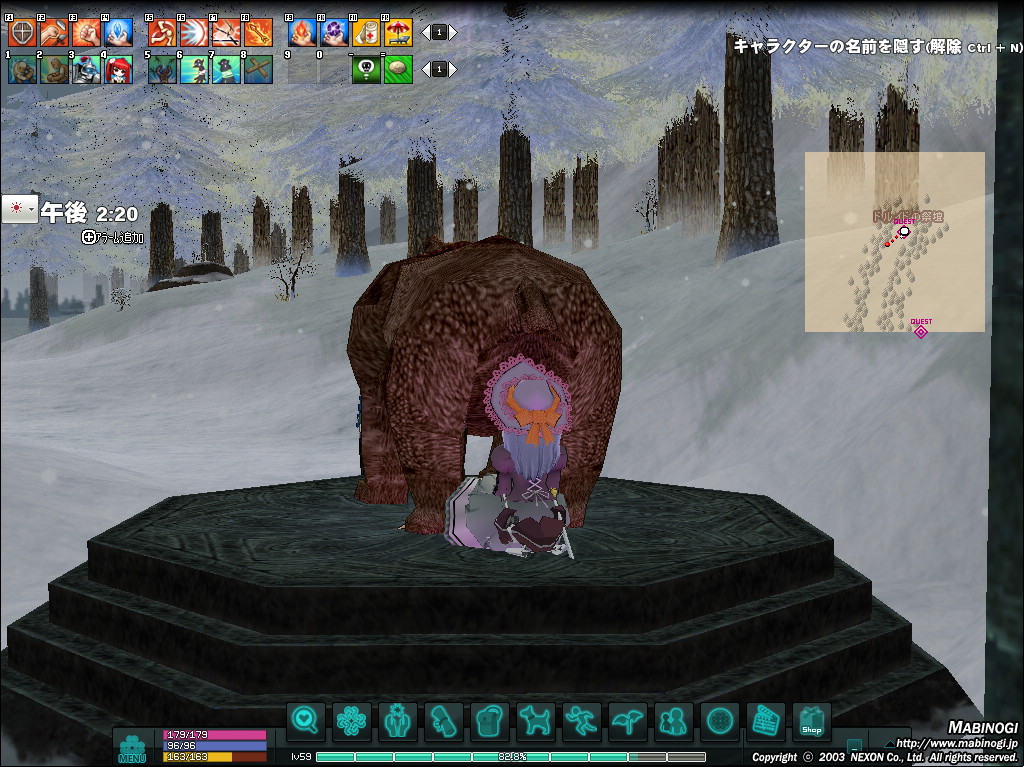This screenshot has width=1024, height=767.
Task: Activate the shield defense skill on F1
Action: [22, 34]
